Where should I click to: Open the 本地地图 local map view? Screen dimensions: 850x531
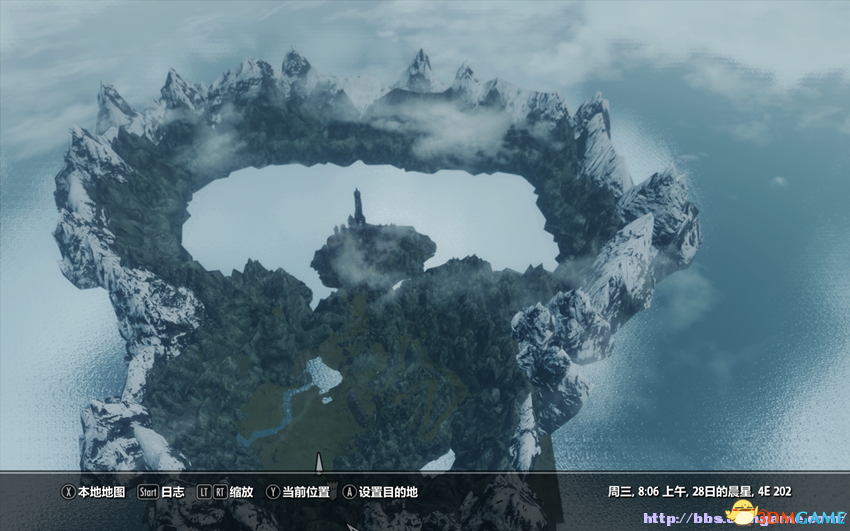click(94, 492)
